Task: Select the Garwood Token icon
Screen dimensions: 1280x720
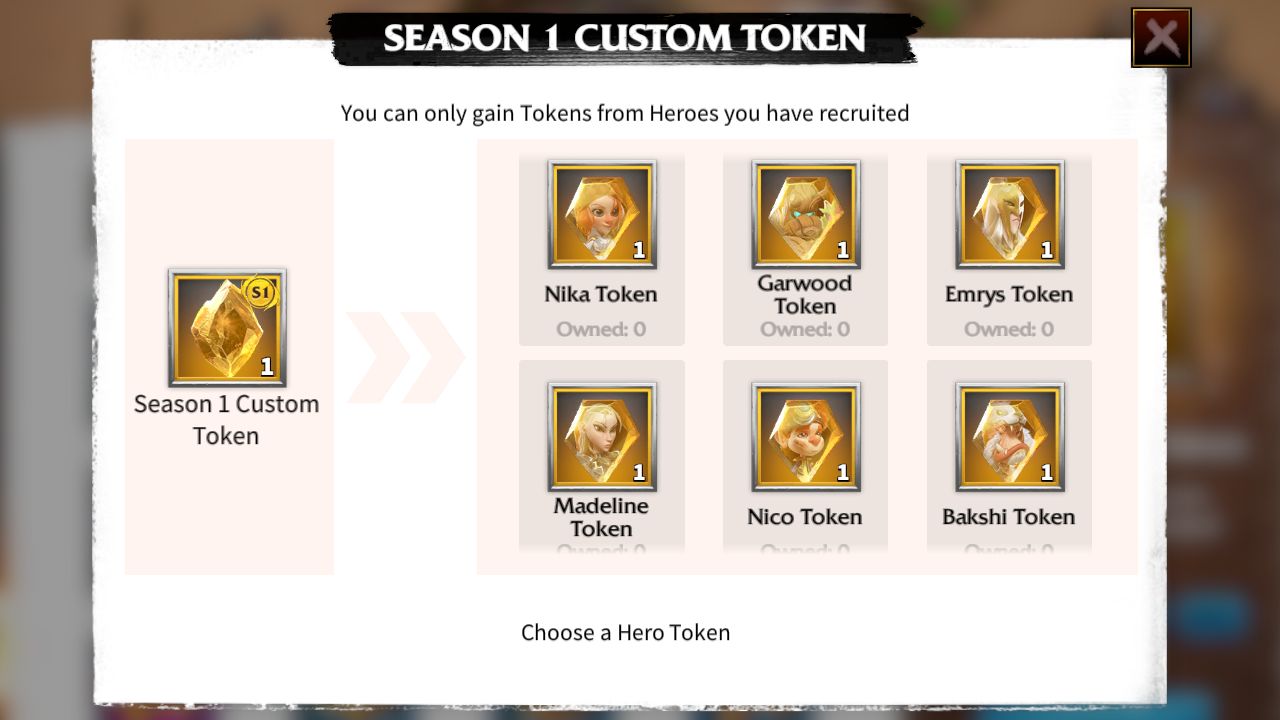Action: pos(805,213)
